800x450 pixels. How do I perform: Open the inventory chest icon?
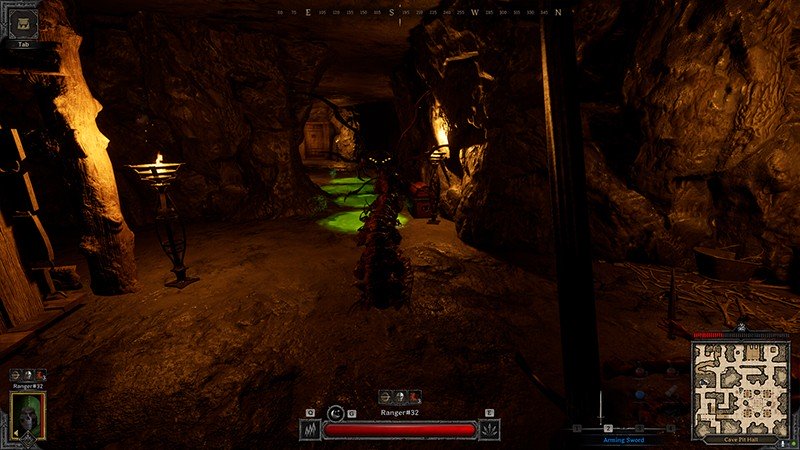click(23, 19)
